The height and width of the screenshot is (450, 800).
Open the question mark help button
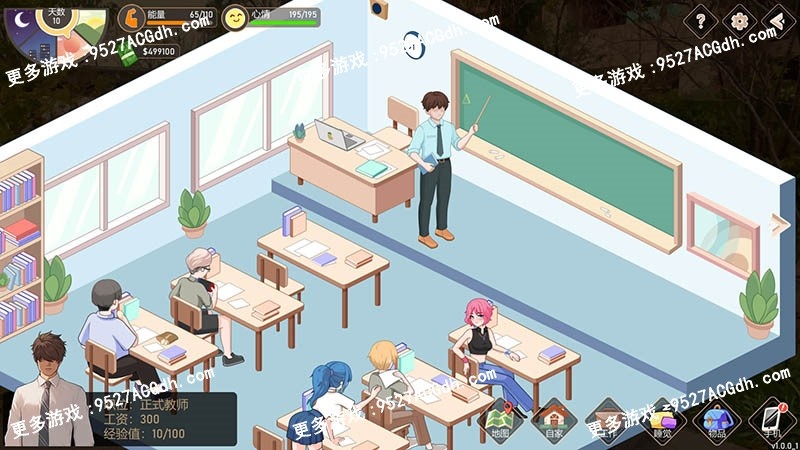tap(701, 20)
